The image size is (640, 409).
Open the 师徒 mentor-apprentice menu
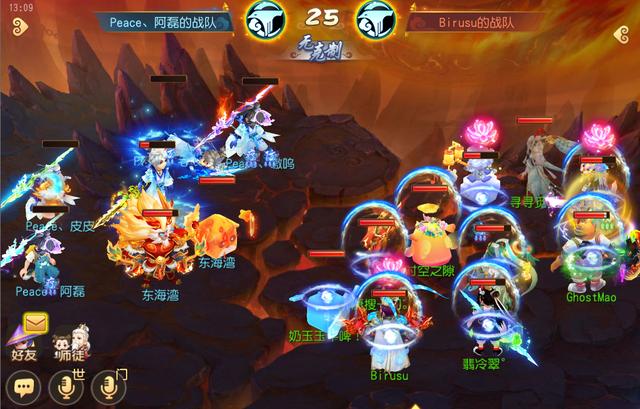pyautogui.click(x=69, y=339)
